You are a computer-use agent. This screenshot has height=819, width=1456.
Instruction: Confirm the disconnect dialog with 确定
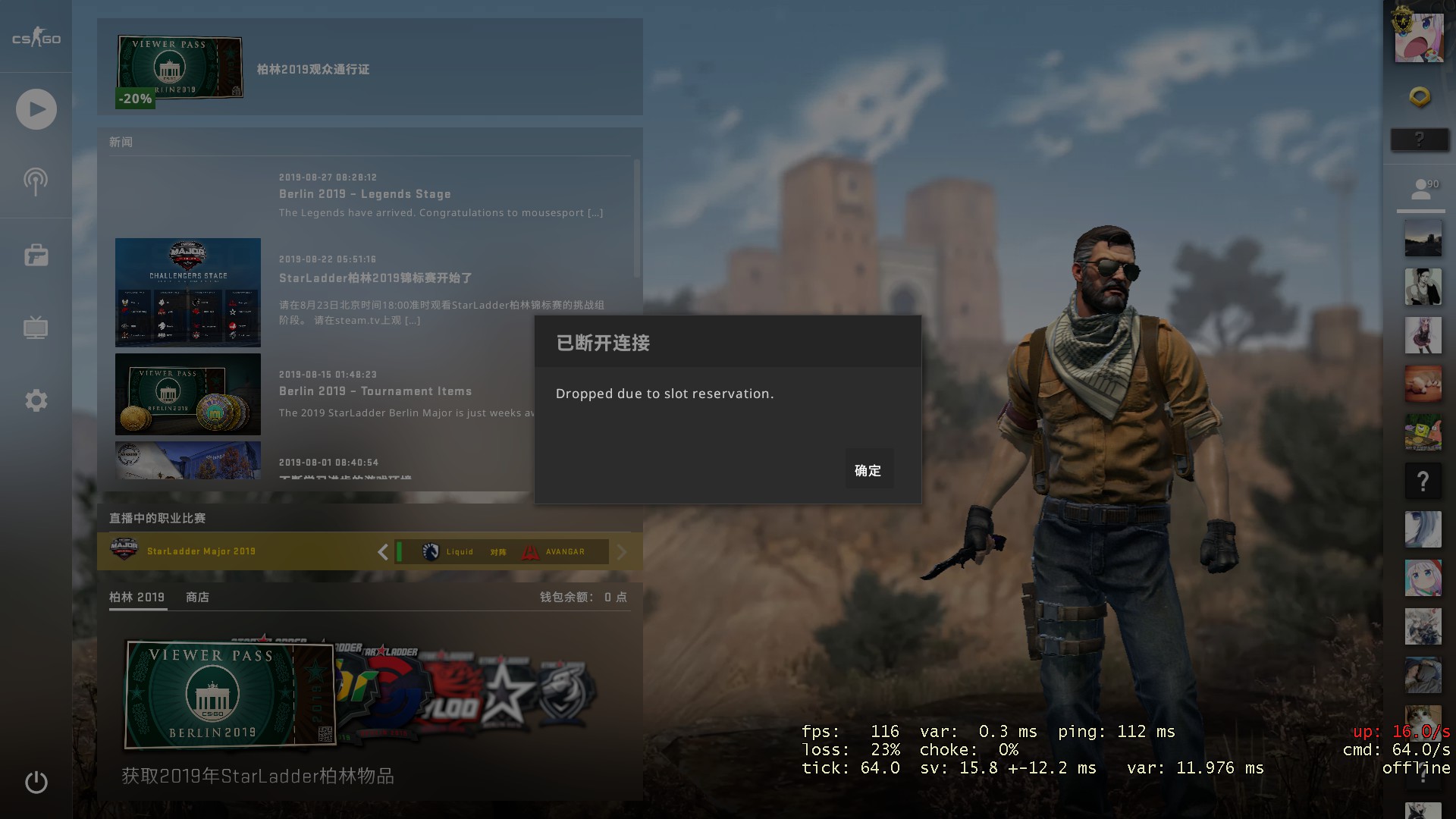[x=868, y=470]
